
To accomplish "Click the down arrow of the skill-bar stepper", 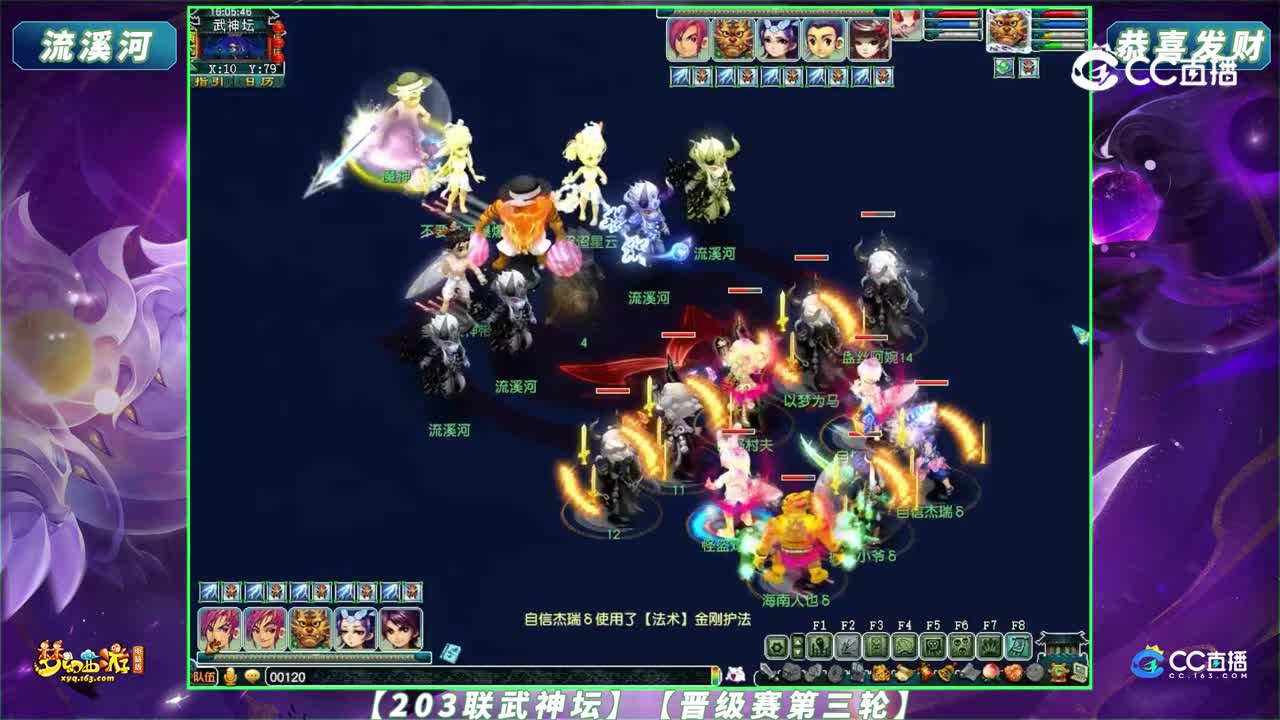I will tap(798, 652).
